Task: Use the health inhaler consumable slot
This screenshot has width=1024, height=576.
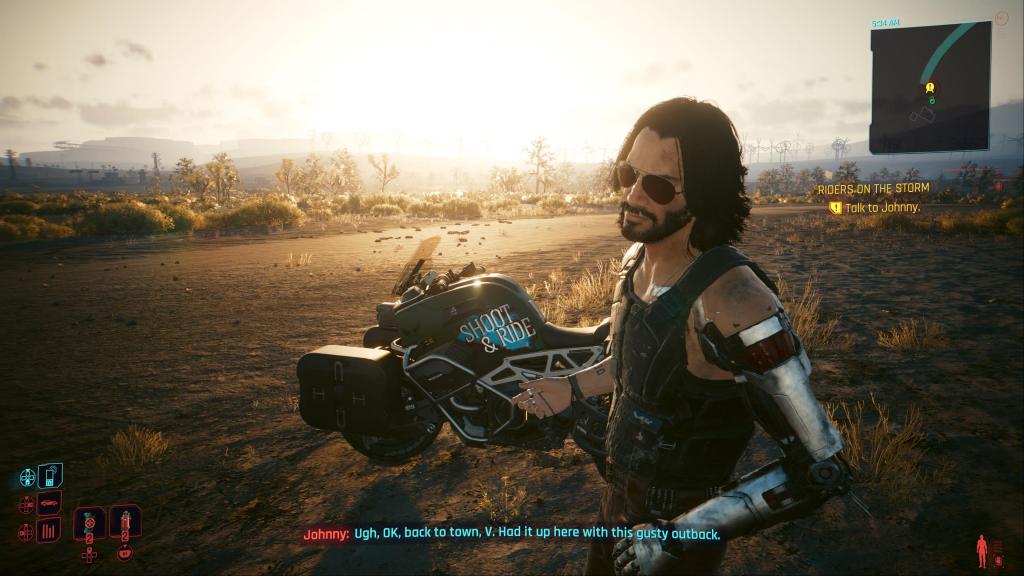Action: pos(125,521)
